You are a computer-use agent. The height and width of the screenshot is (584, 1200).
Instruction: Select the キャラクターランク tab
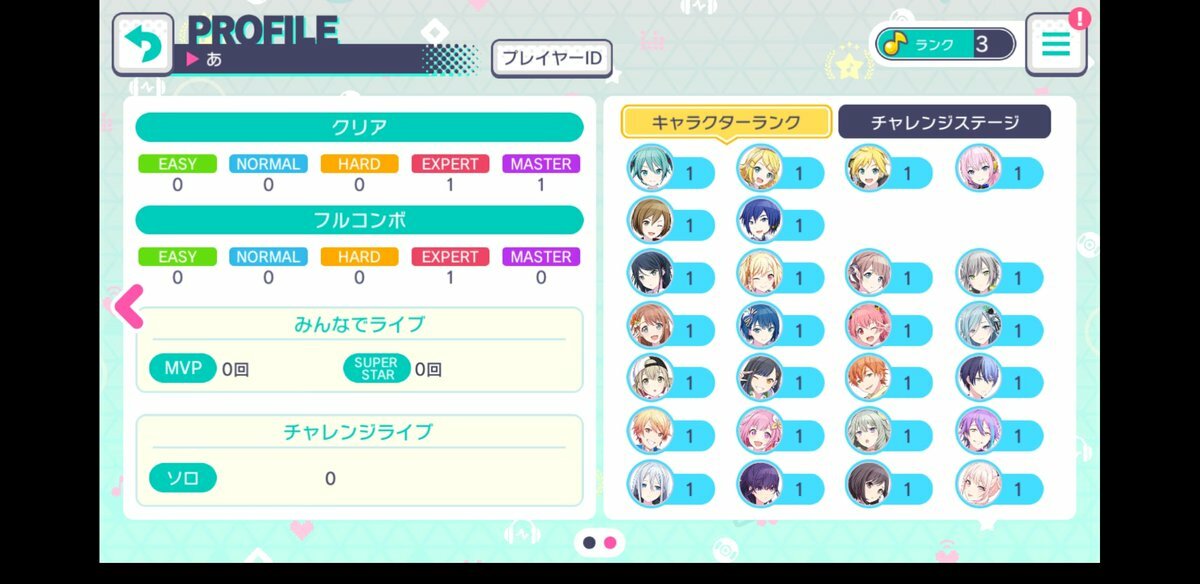(x=726, y=122)
